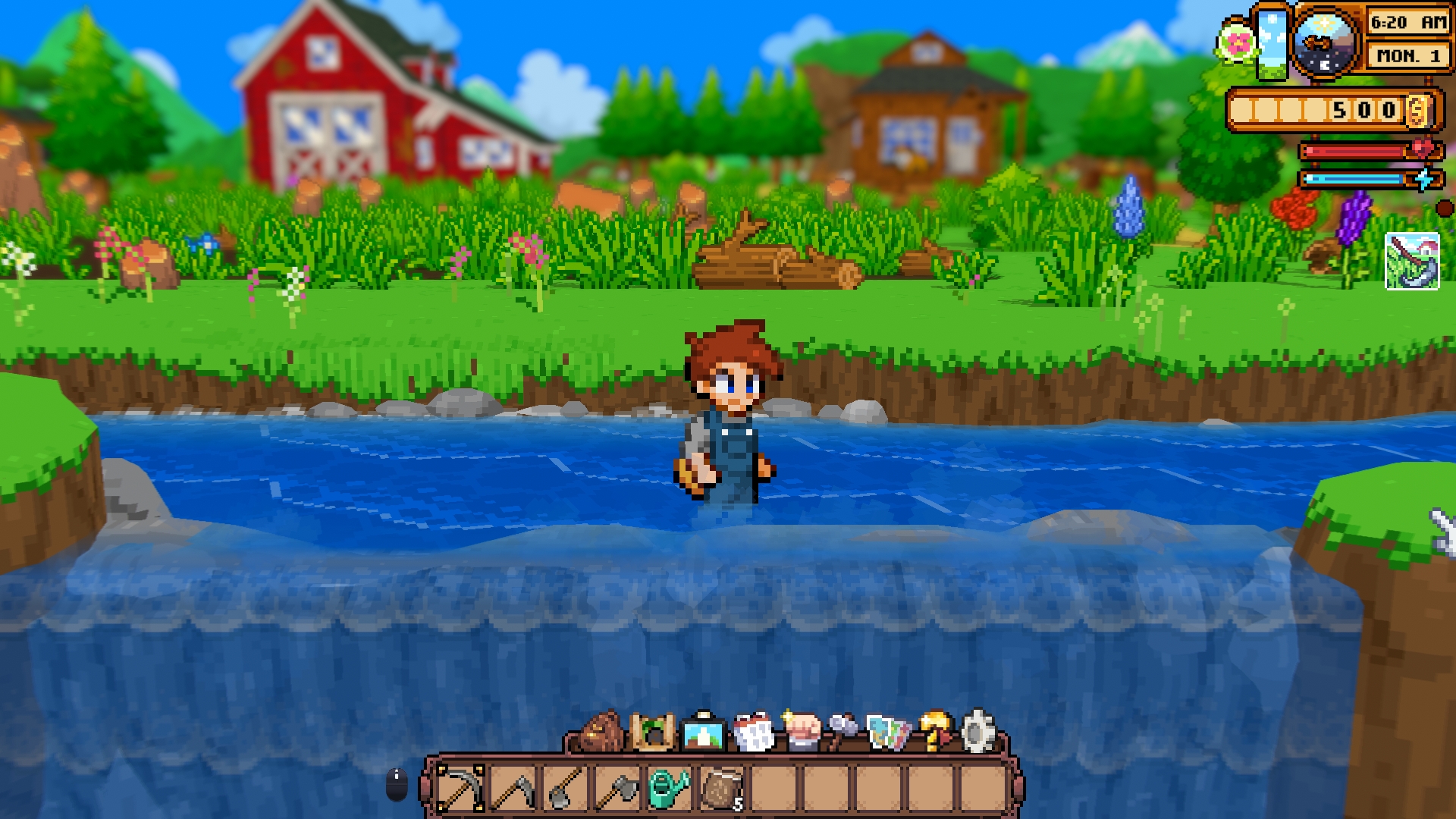Click the pink flower season emblem
The width and height of the screenshot is (1456, 819).
1236,43
